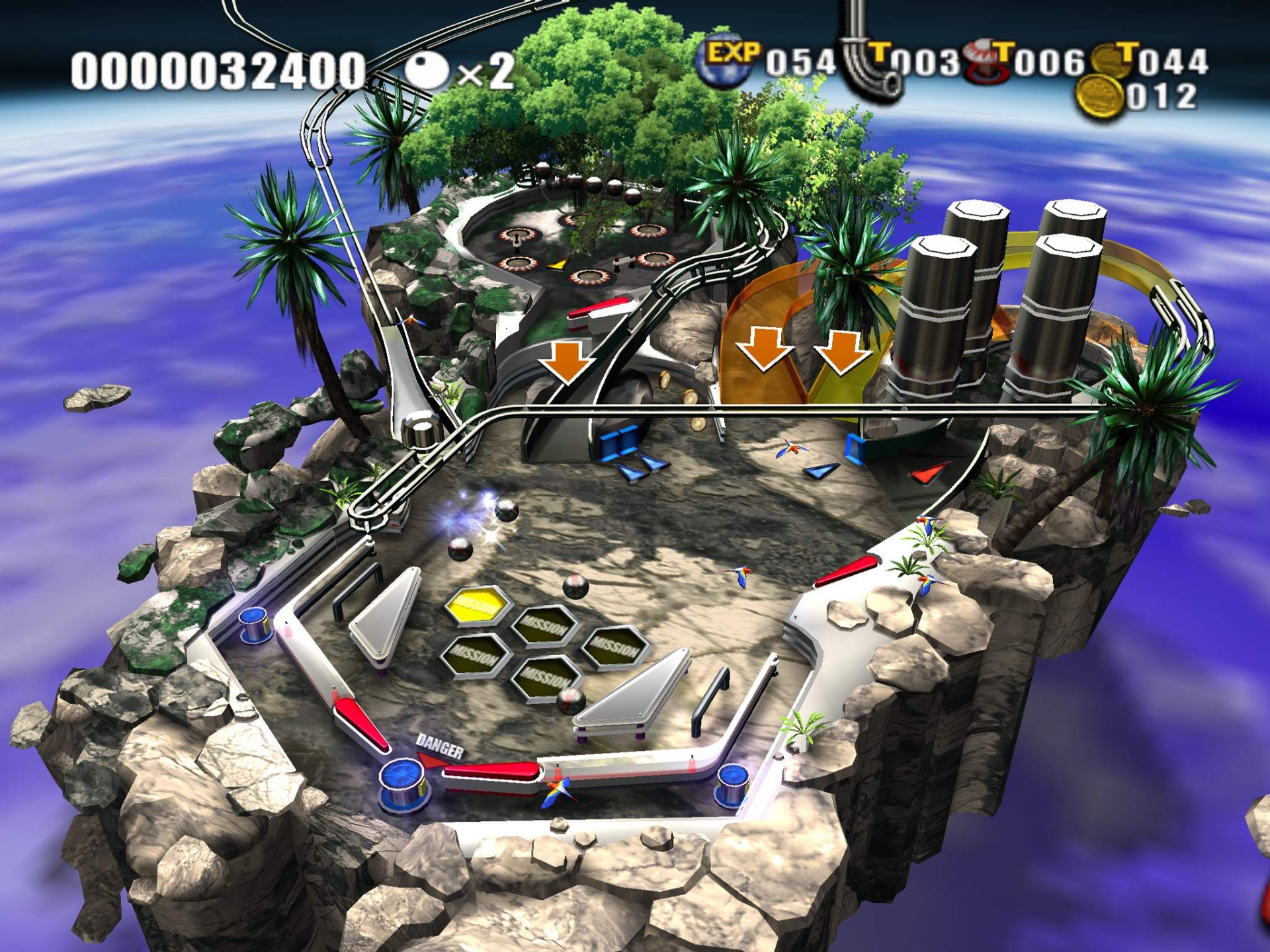This screenshot has height=952, width=1270.
Task: Select the large gold coin icon
Action: (x=1099, y=98)
